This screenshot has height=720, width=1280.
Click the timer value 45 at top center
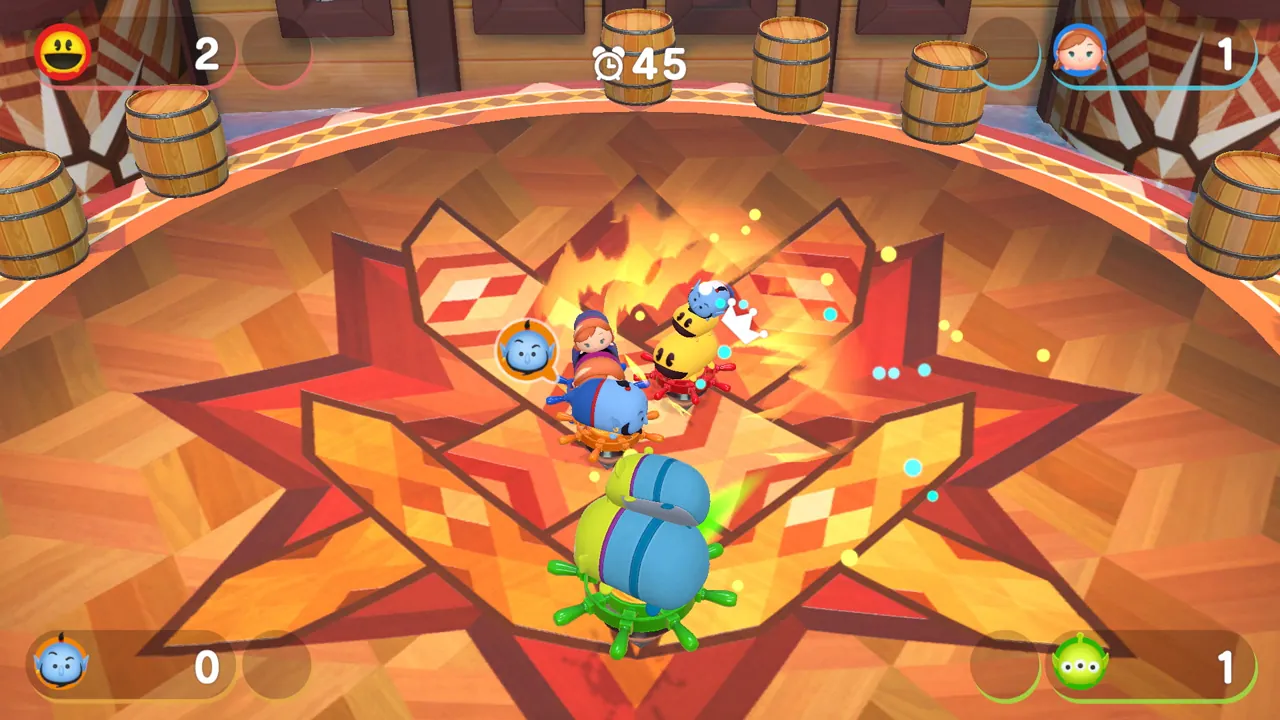pos(661,64)
